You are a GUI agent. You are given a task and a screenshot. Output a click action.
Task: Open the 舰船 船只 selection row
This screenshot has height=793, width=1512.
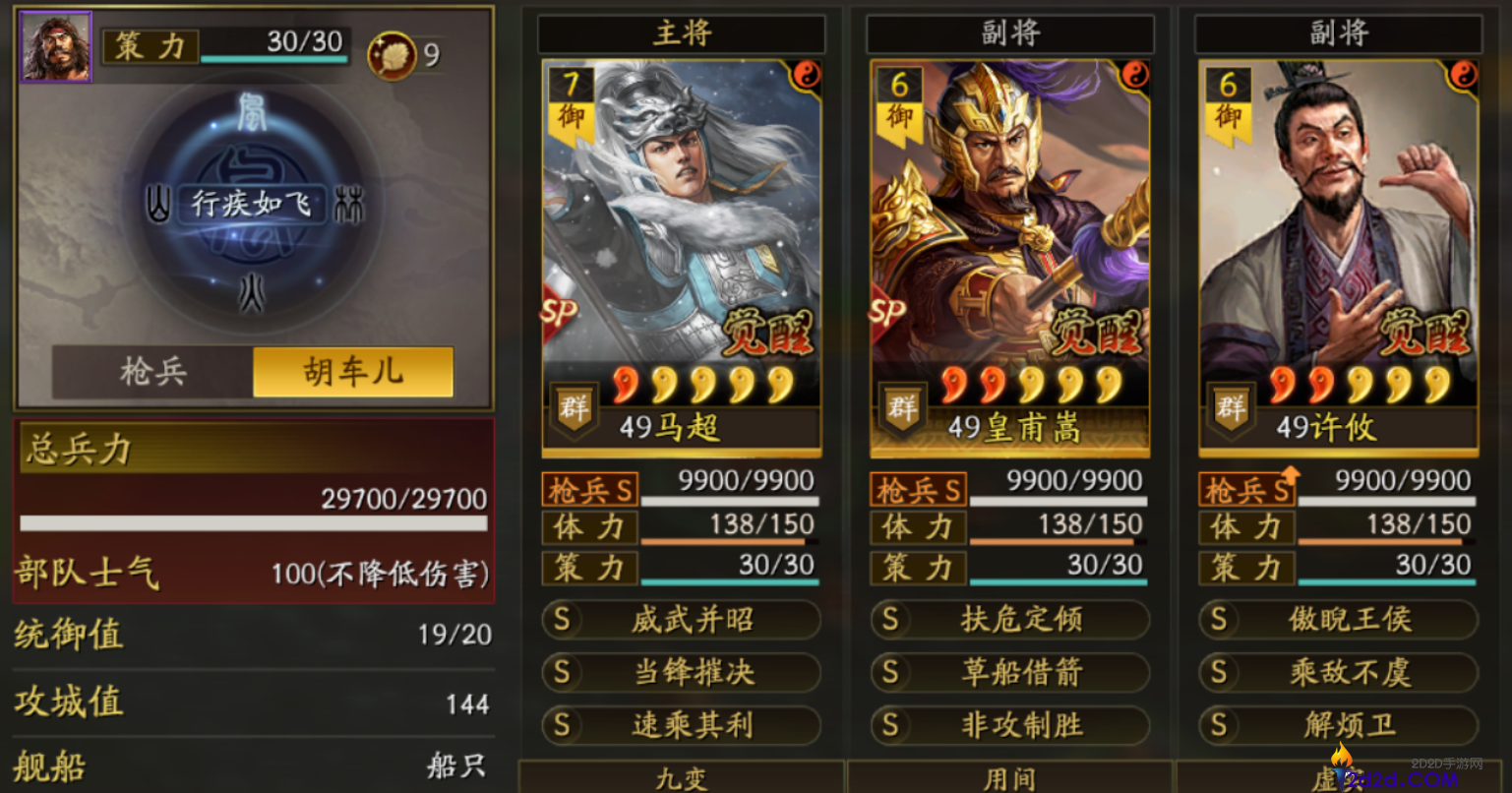tap(251, 769)
